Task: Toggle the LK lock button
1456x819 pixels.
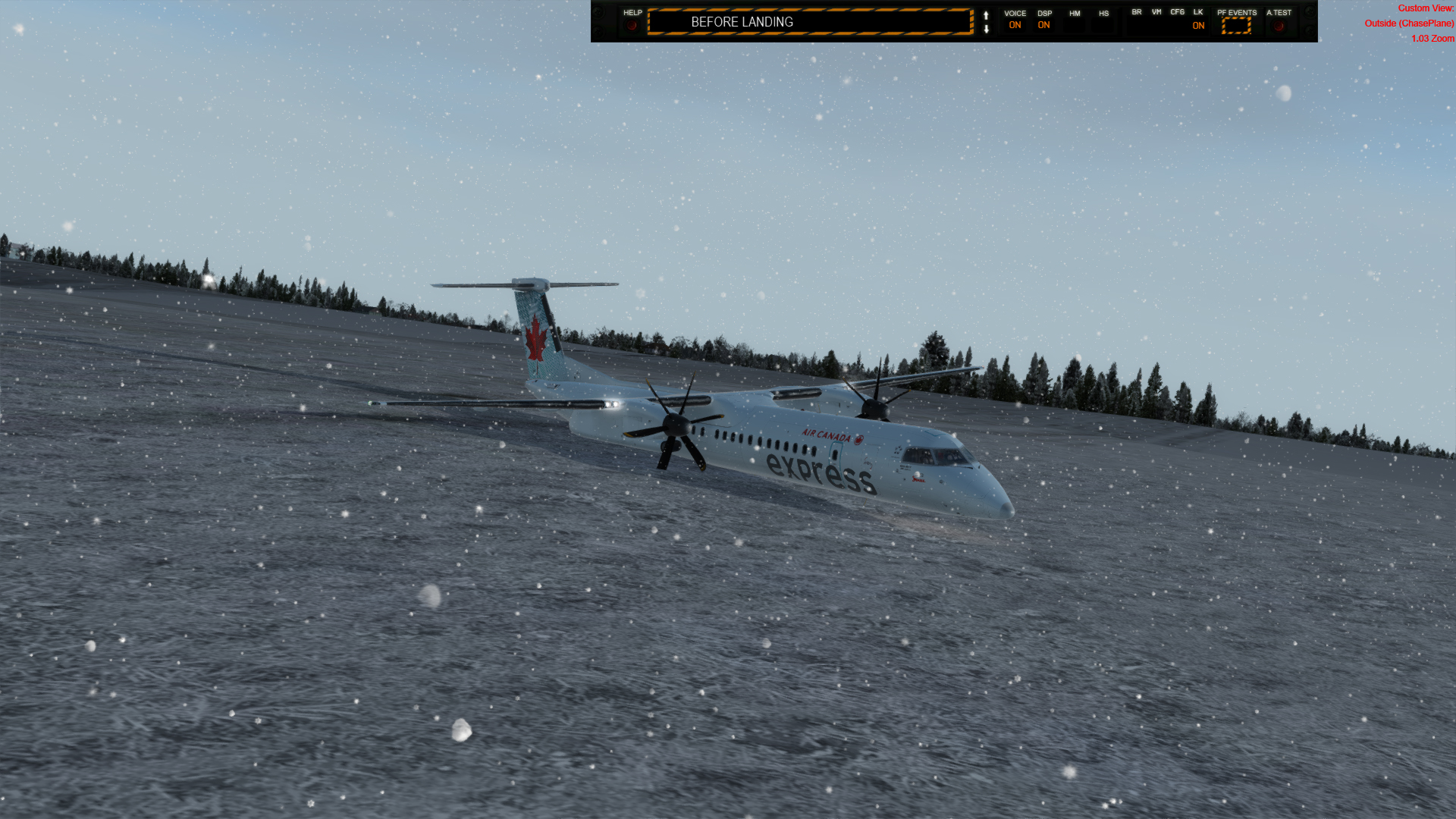Action: [x=1198, y=25]
